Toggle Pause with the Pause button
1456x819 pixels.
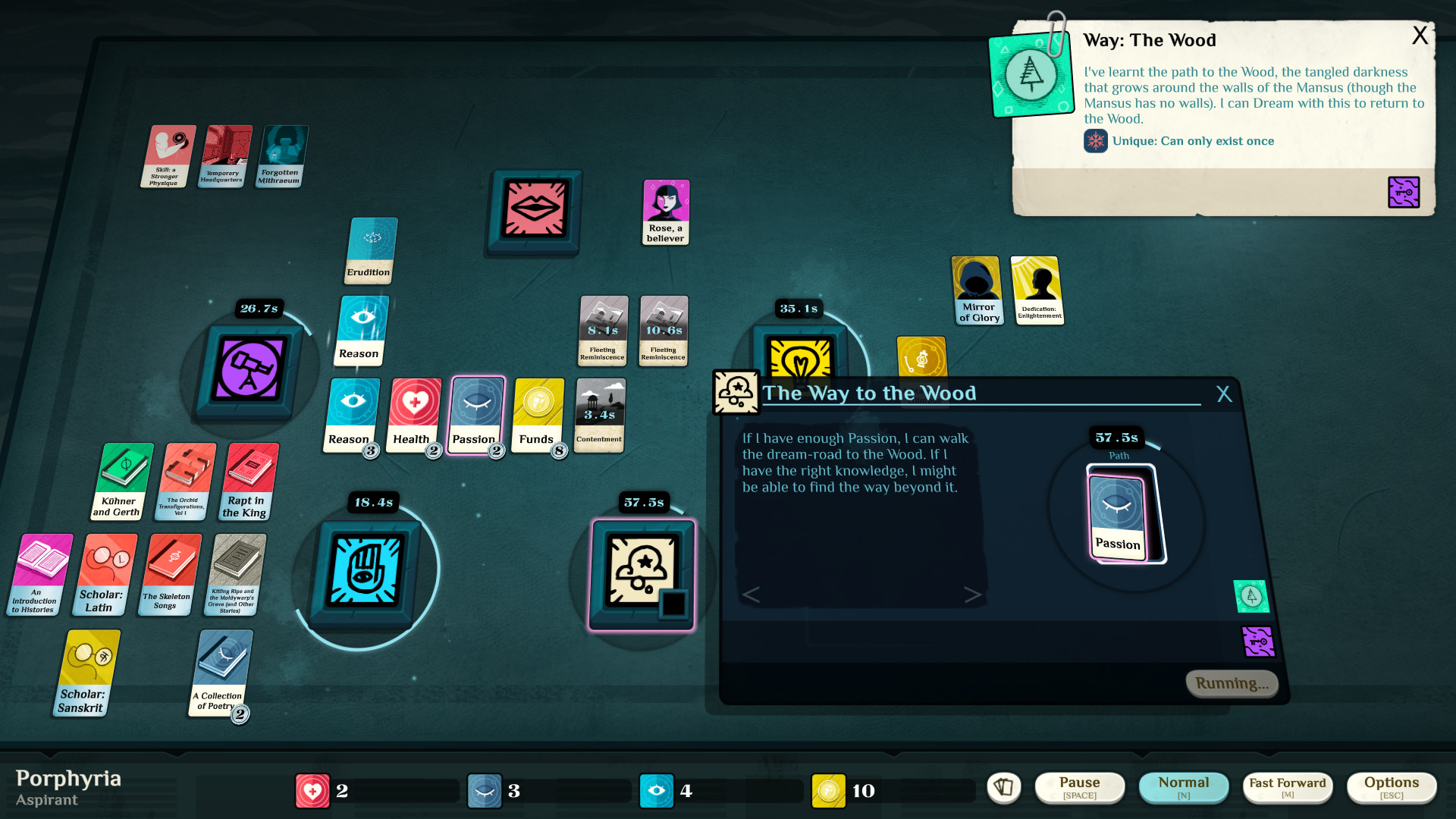(x=1080, y=787)
